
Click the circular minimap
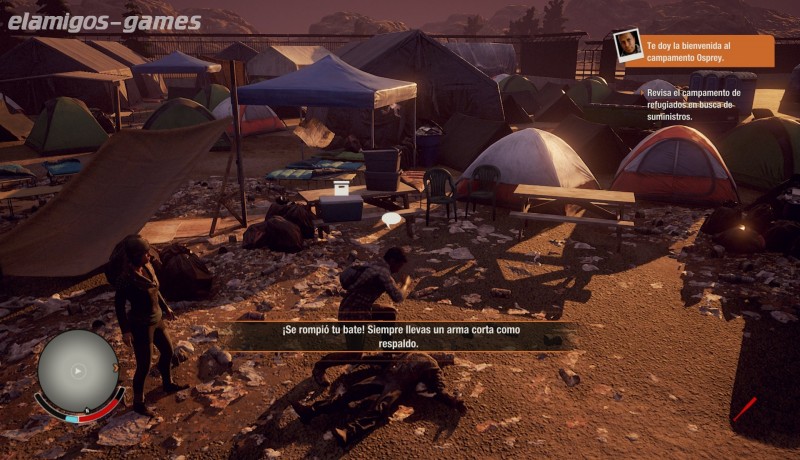click(x=77, y=372)
